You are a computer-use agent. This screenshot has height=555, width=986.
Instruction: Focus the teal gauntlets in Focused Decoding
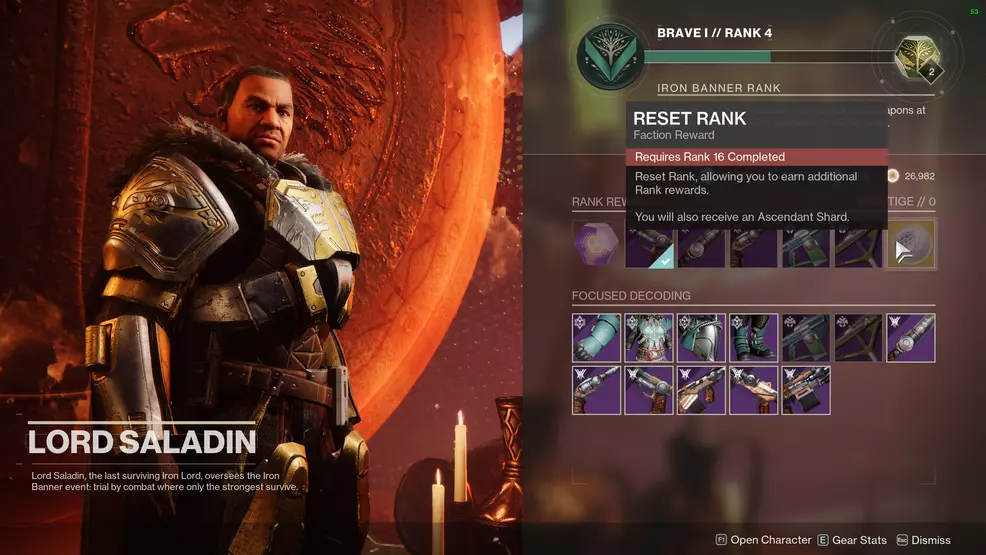click(596, 338)
